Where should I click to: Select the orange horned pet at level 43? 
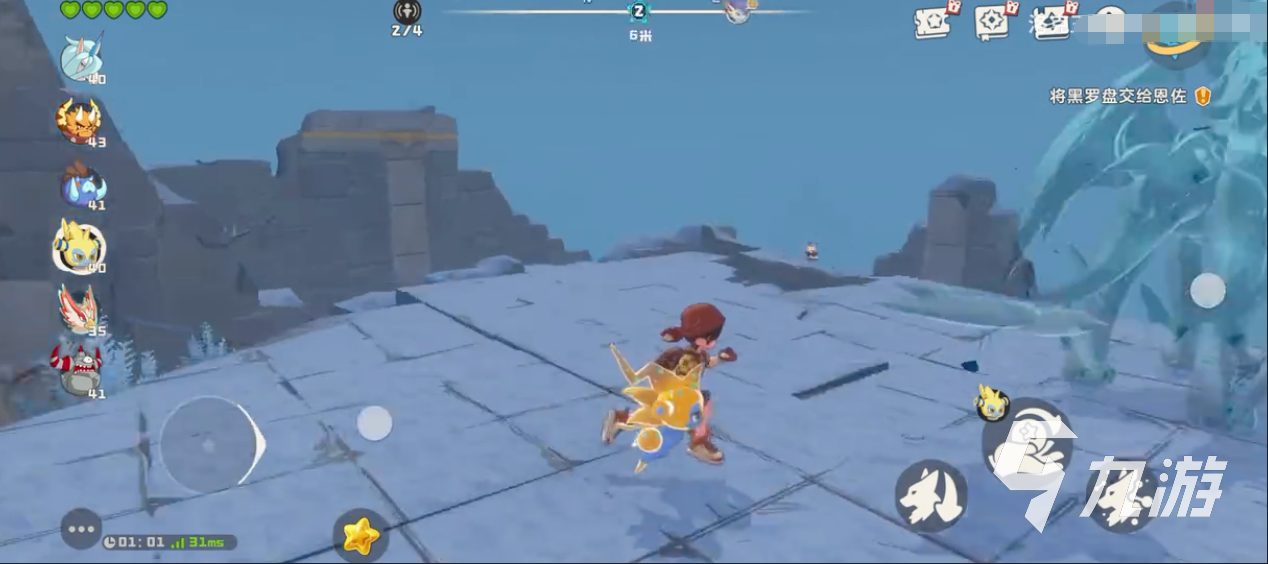point(79,119)
